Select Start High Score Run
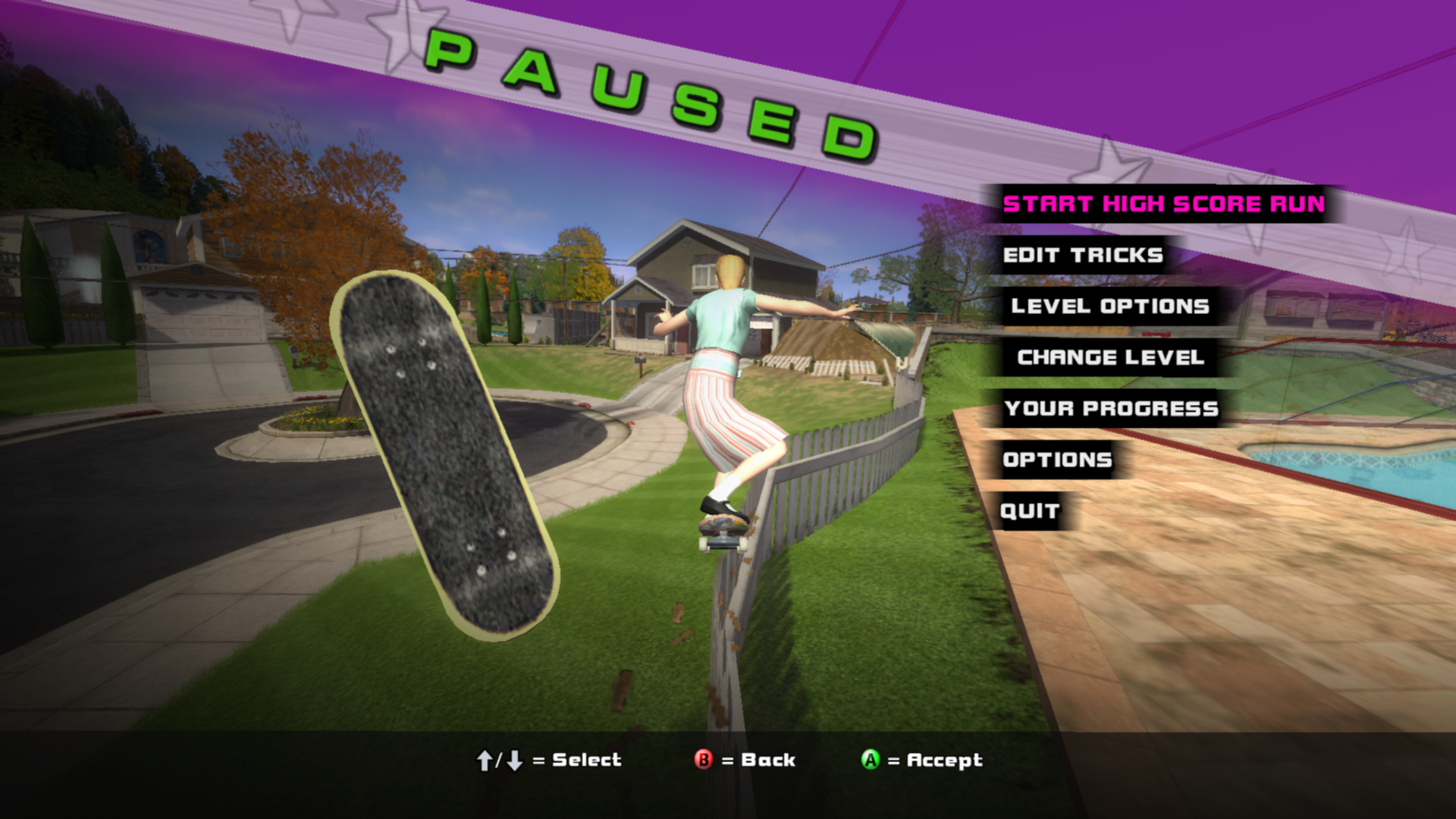Screen dimensions: 1456x819 pyautogui.click(x=1163, y=204)
